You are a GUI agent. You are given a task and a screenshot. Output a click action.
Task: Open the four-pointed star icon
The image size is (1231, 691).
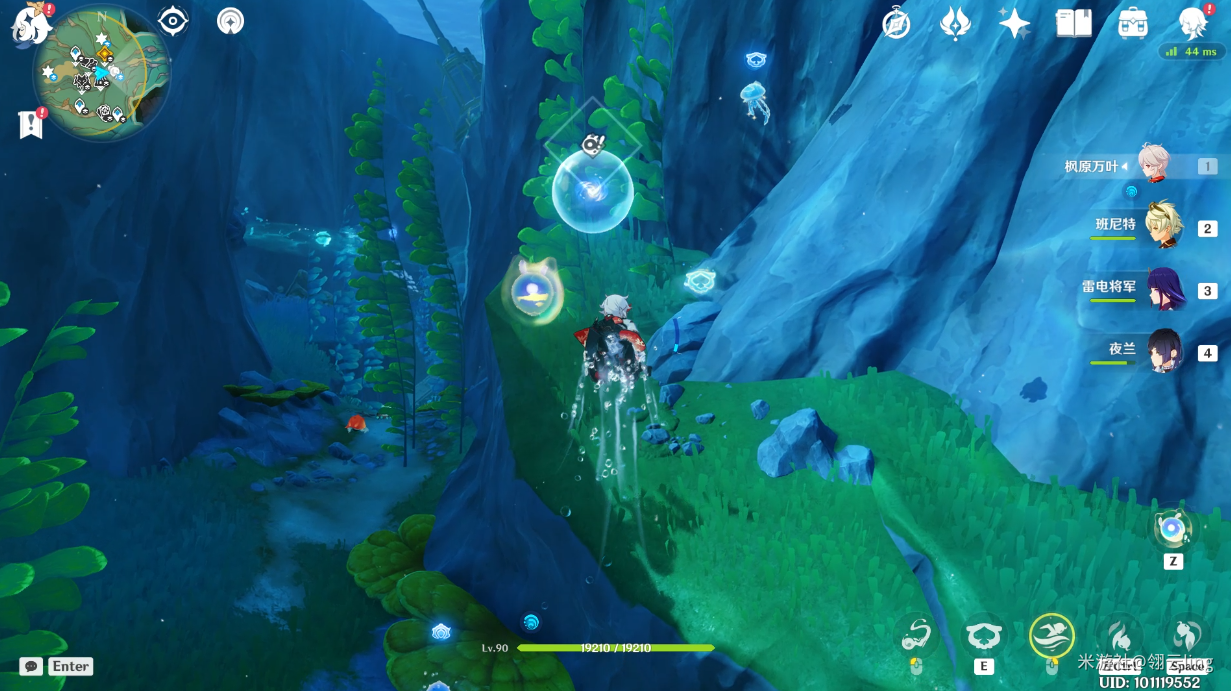pos(1014,23)
